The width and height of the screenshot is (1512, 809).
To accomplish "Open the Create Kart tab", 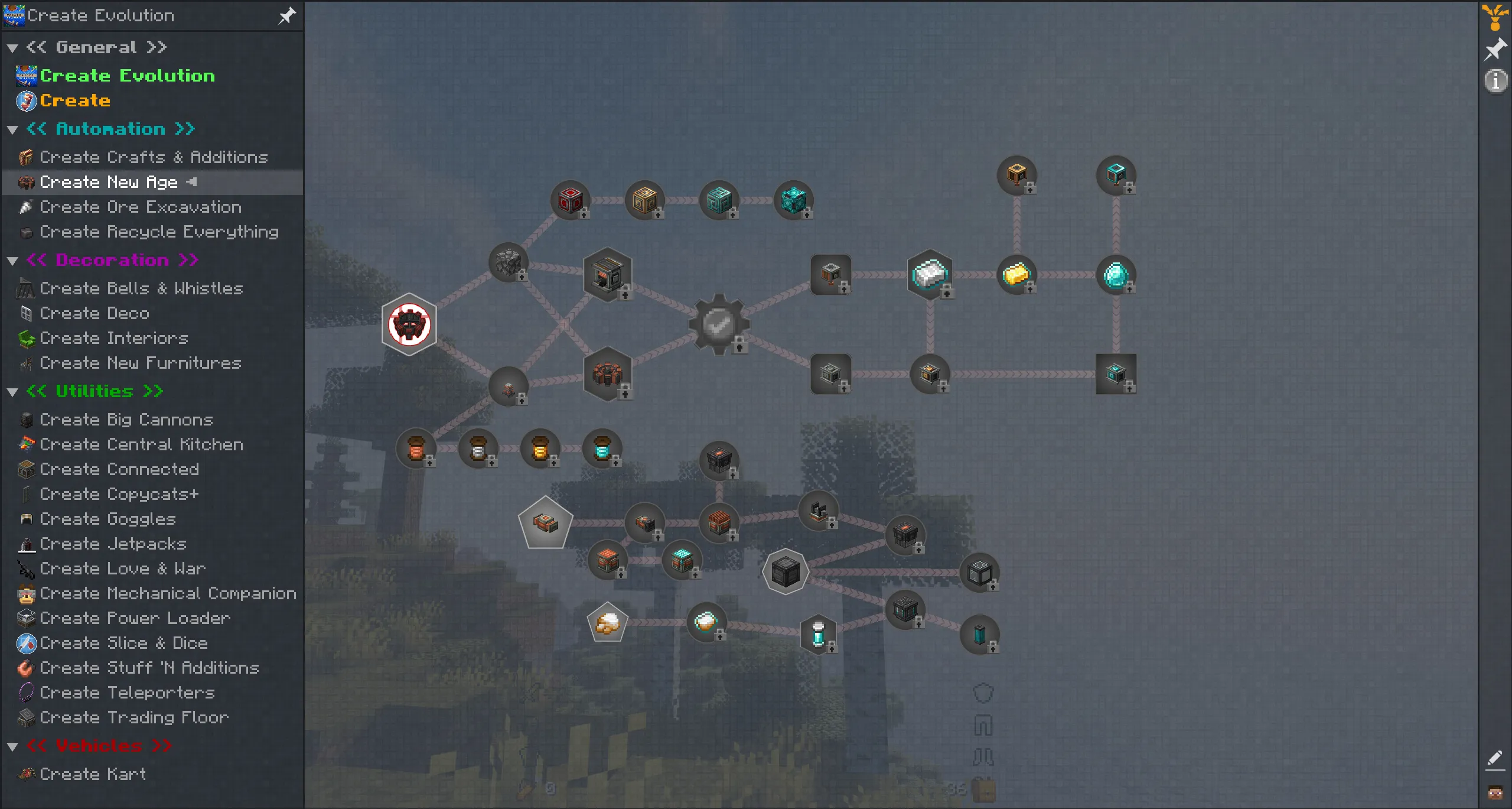I will (x=92, y=774).
